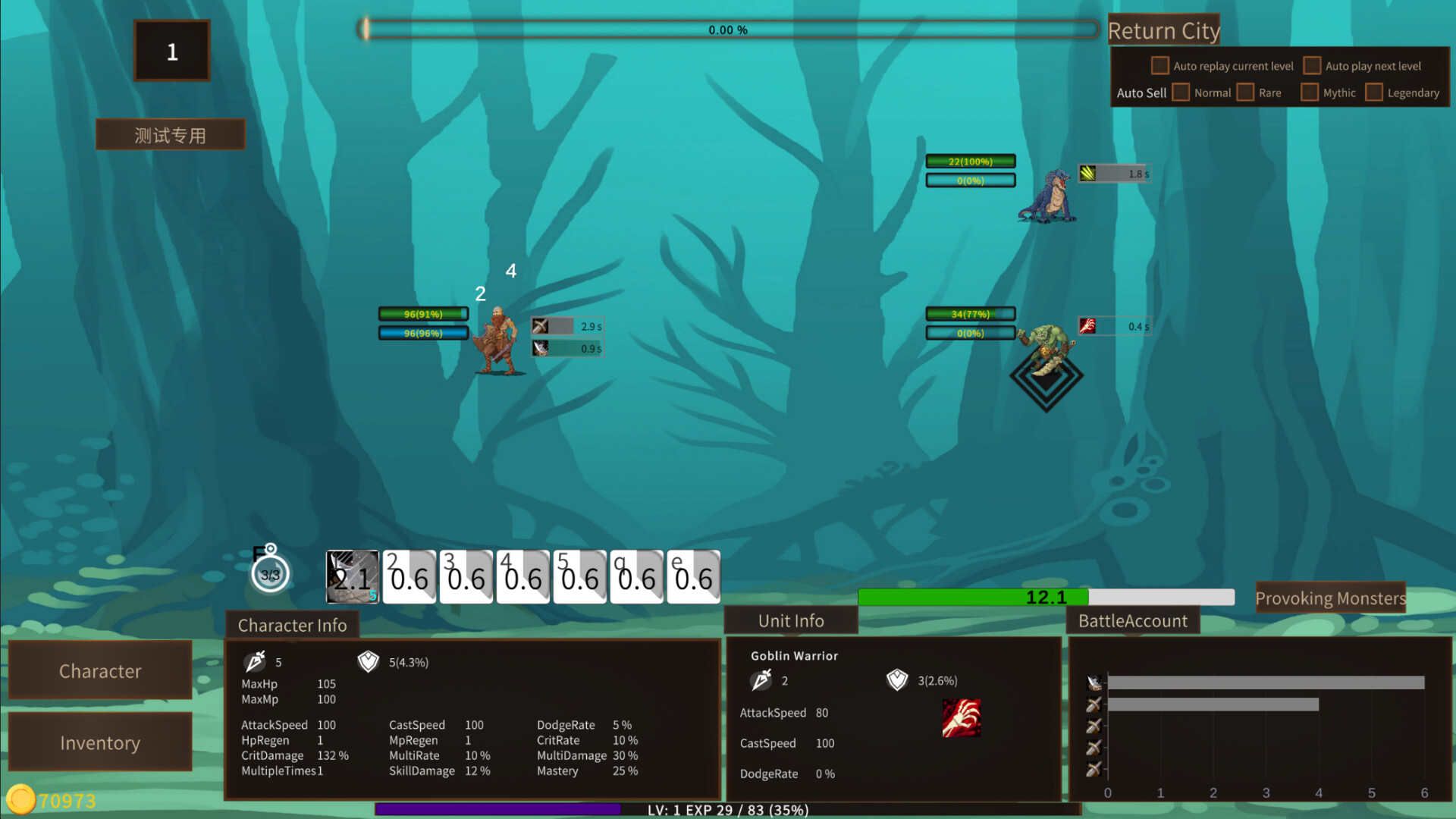Click the gold coin icon near the money total
This screenshot has width=1456, height=819.
coord(23,799)
